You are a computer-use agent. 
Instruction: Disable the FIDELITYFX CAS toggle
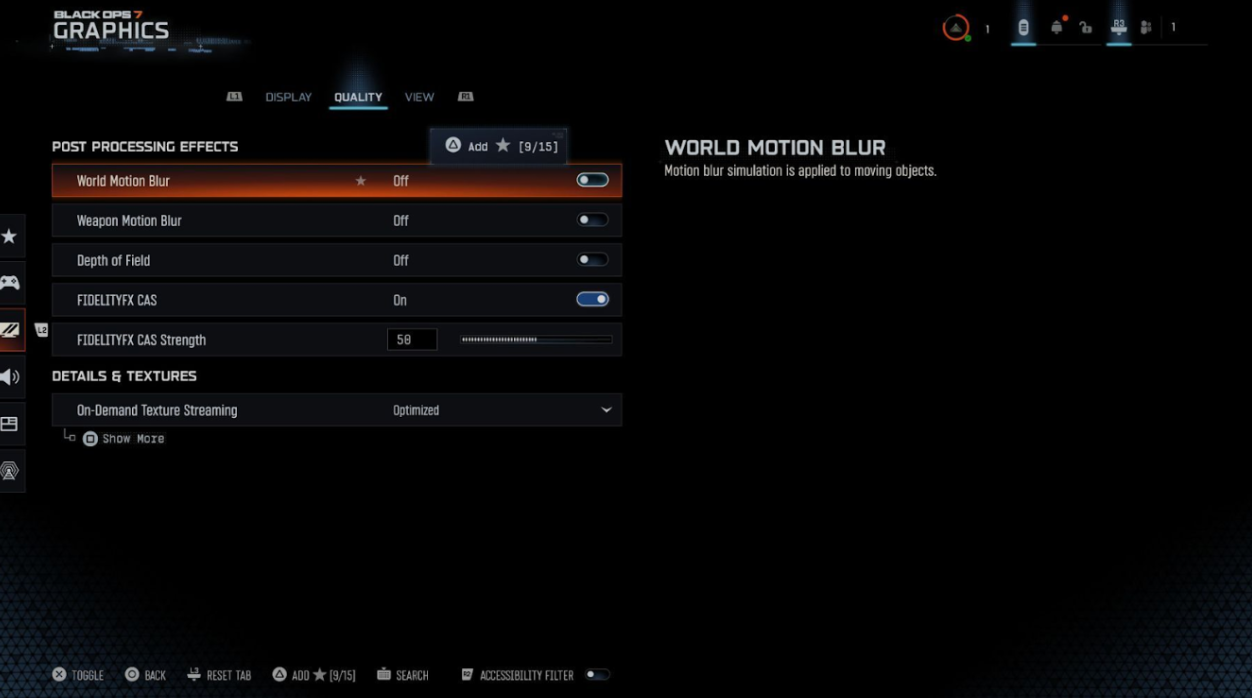coord(592,300)
